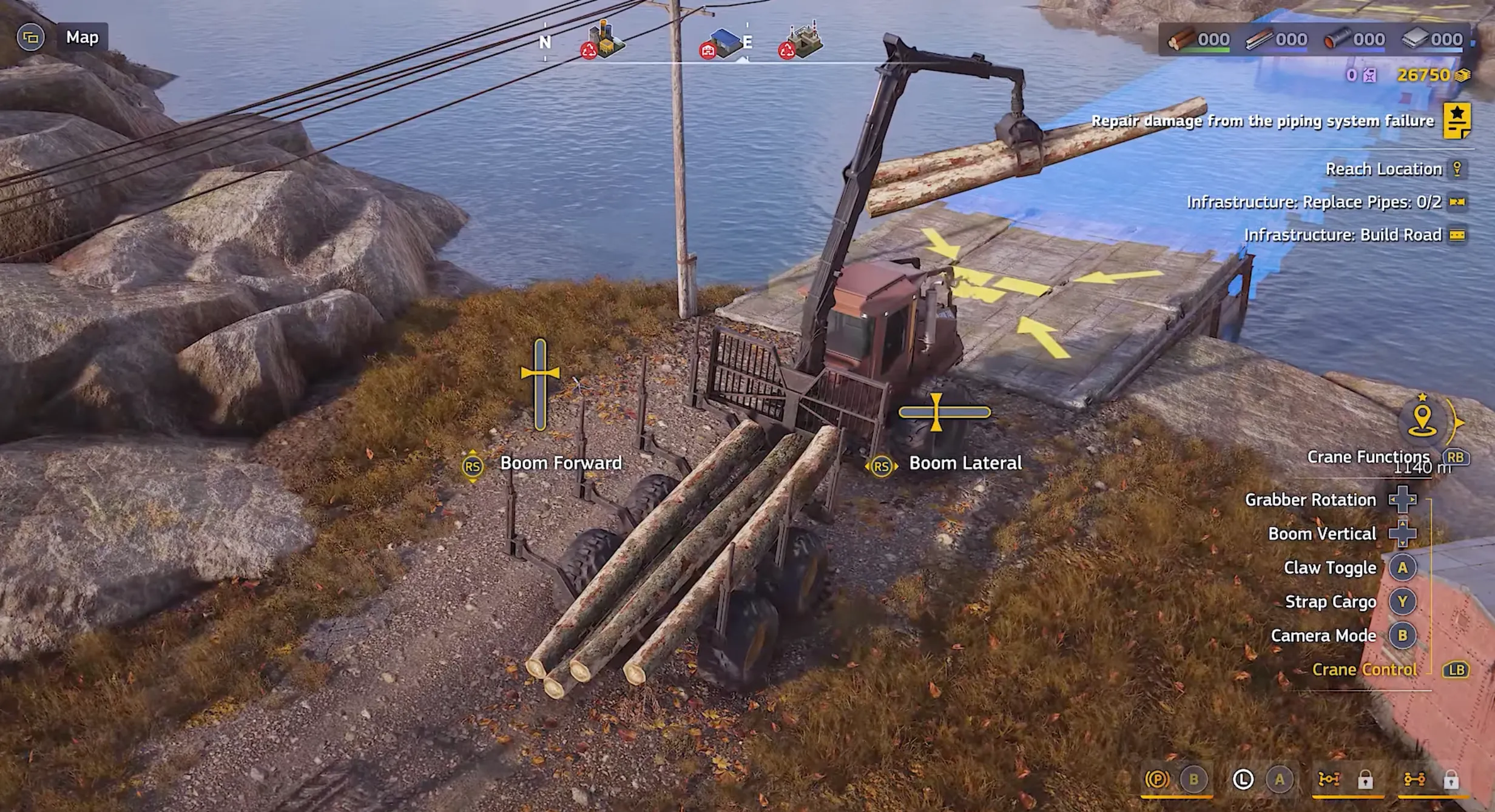Click the industrial plant marker on the compass

point(801,40)
